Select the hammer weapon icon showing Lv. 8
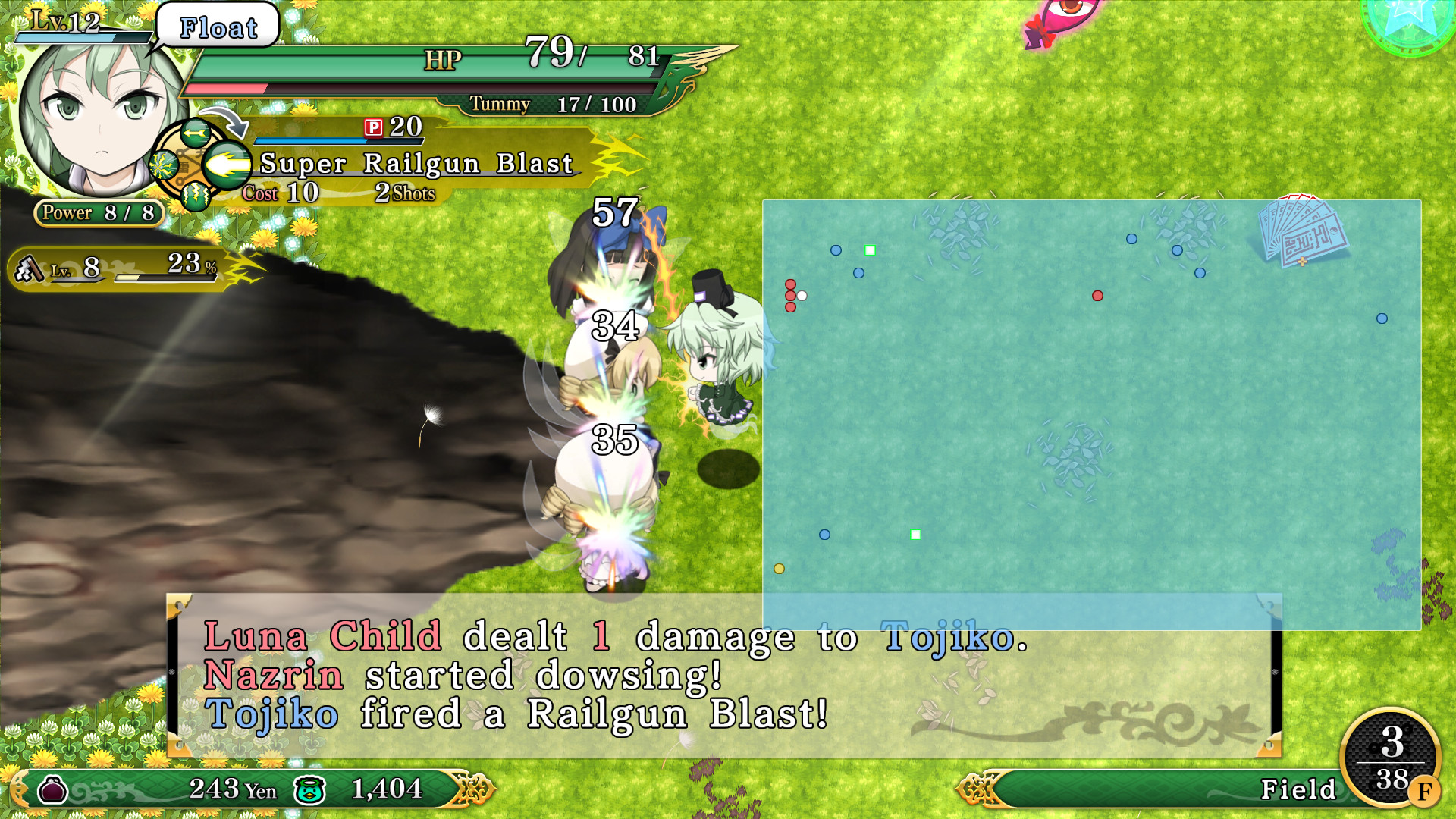This screenshot has width=1456, height=819. 30,269
